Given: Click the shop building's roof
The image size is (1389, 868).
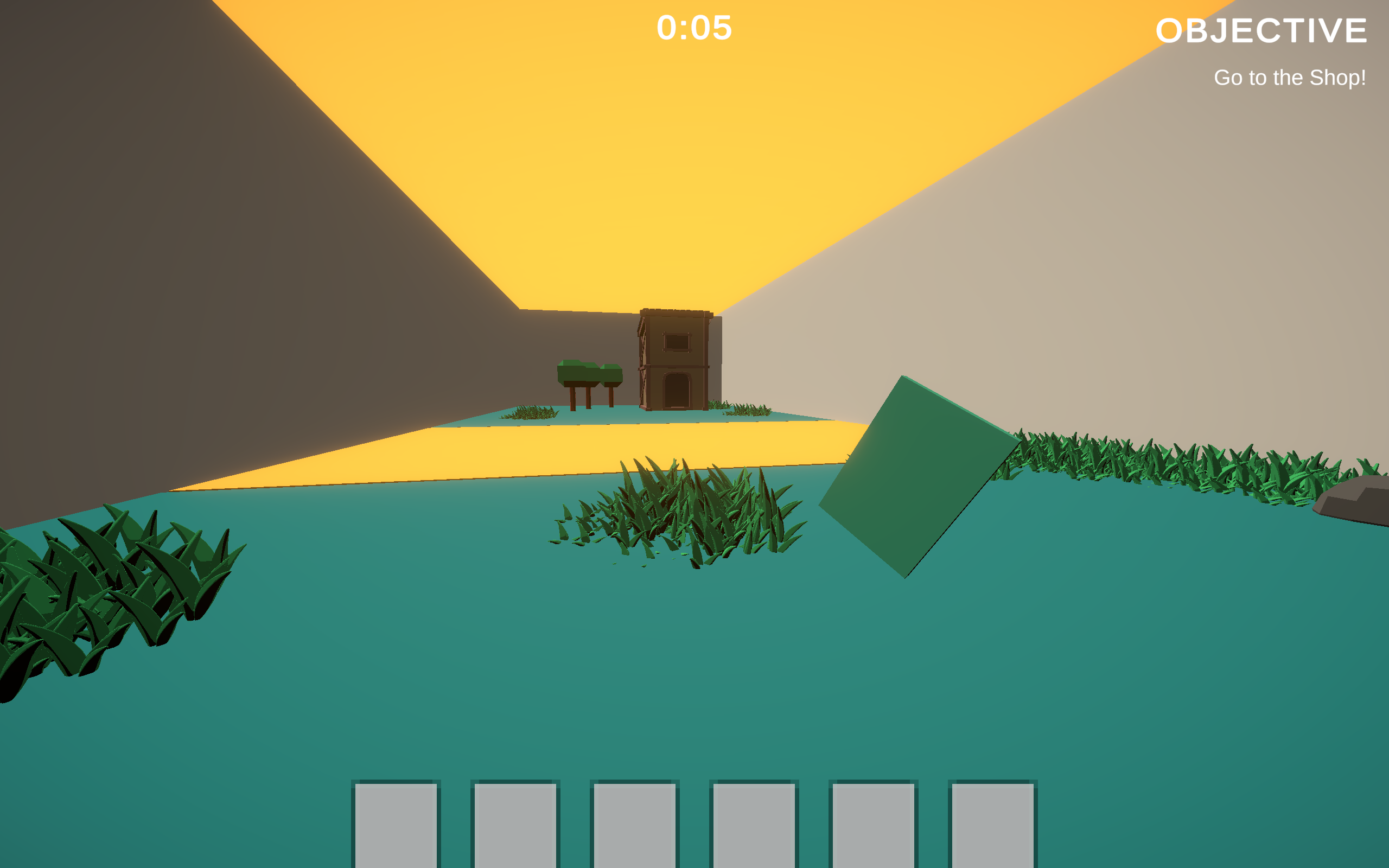Looking at the screenshot, I should click(676, 313).
